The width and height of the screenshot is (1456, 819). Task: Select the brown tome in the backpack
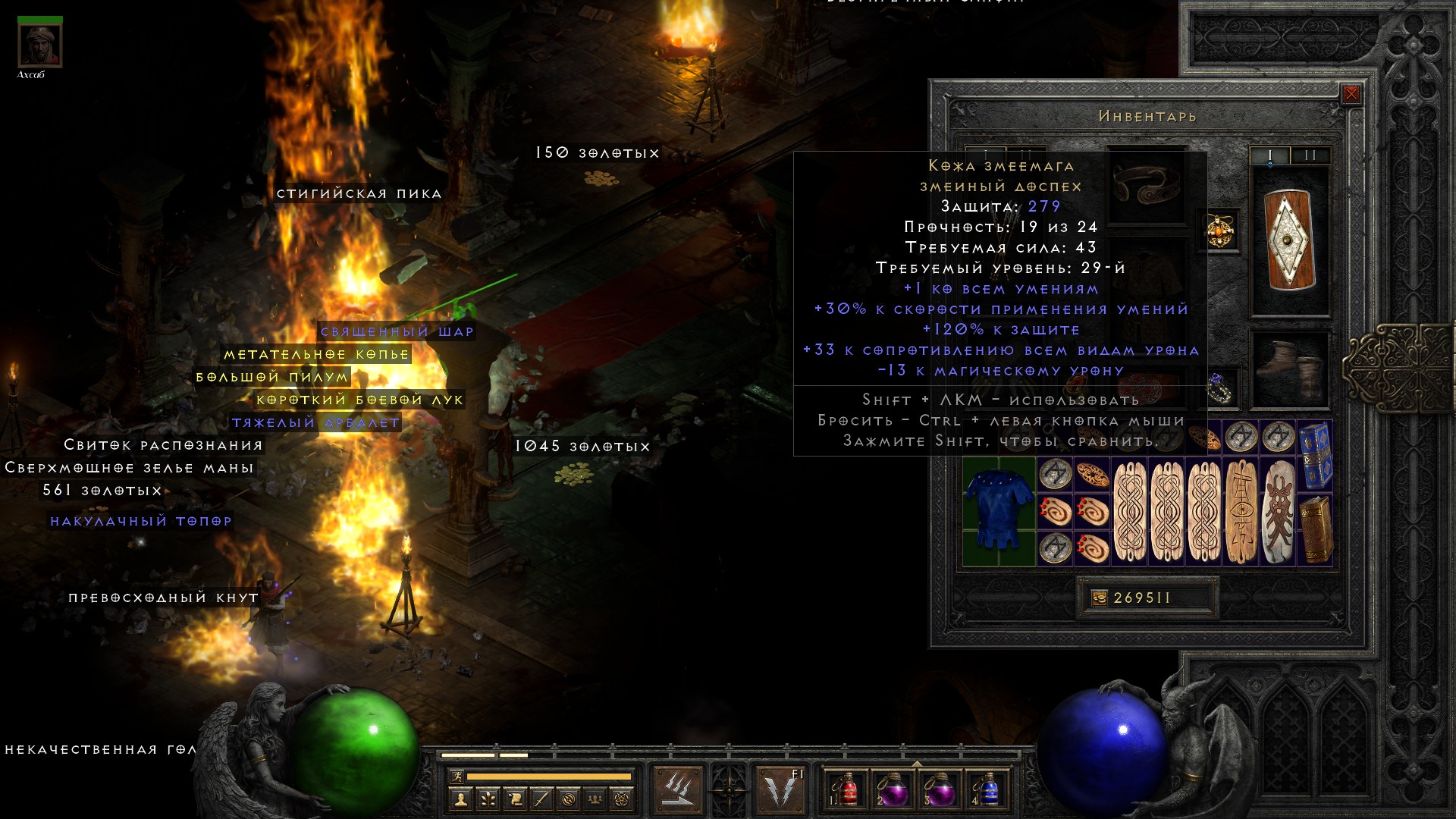pos(1316,529)
